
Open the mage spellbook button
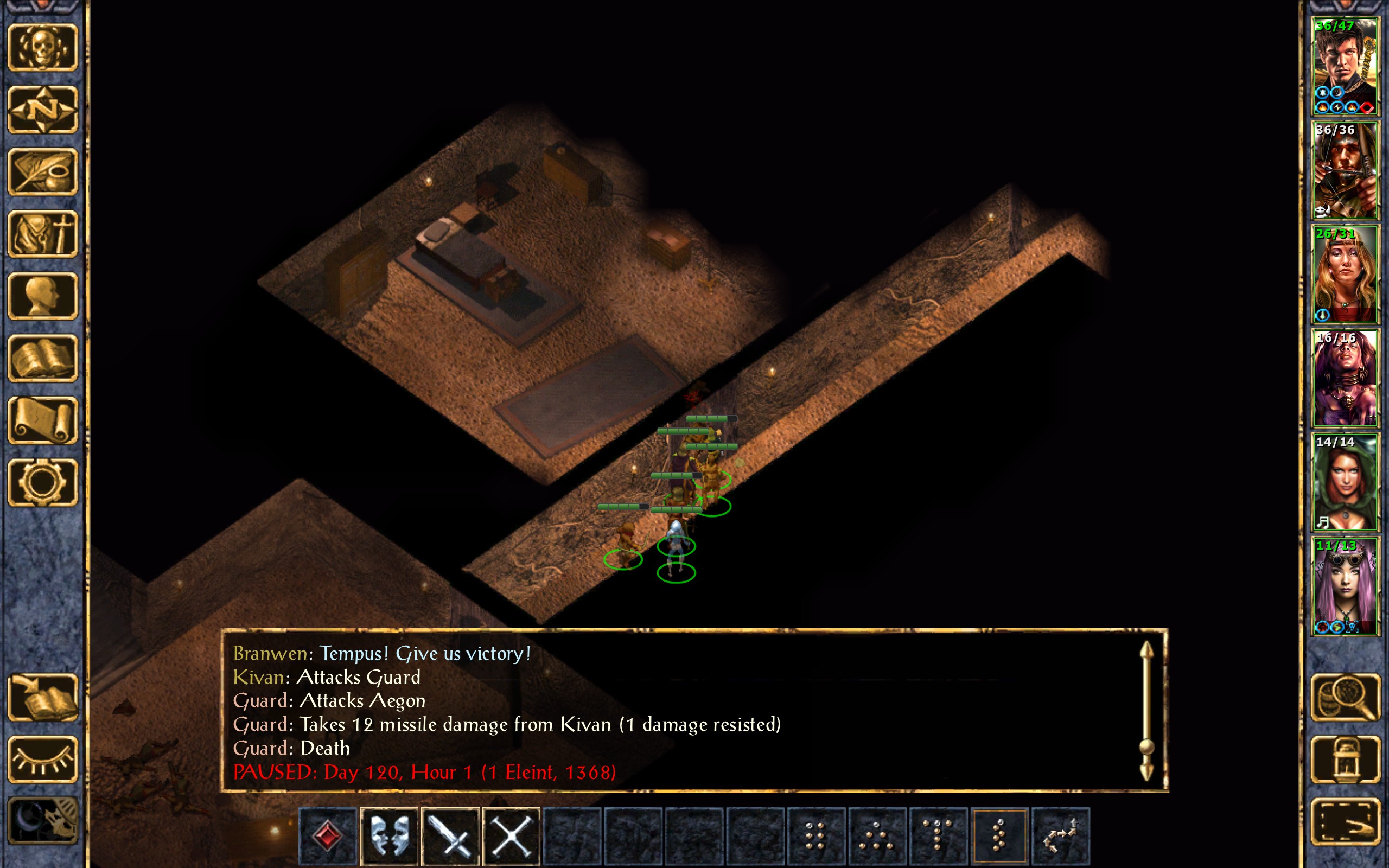coord(43,358)
